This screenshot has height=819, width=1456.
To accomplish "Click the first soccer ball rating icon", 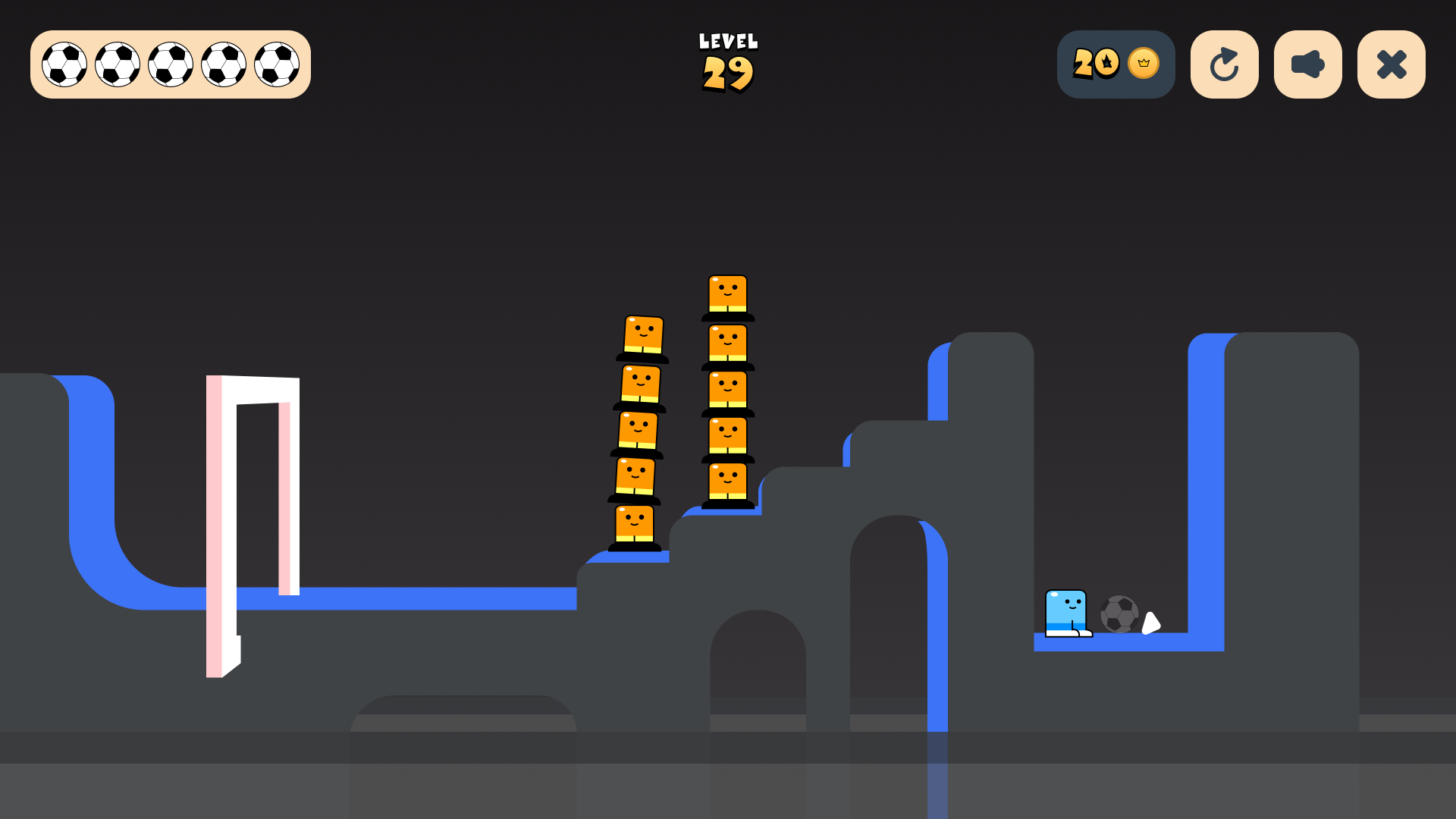I will (66, 64).
